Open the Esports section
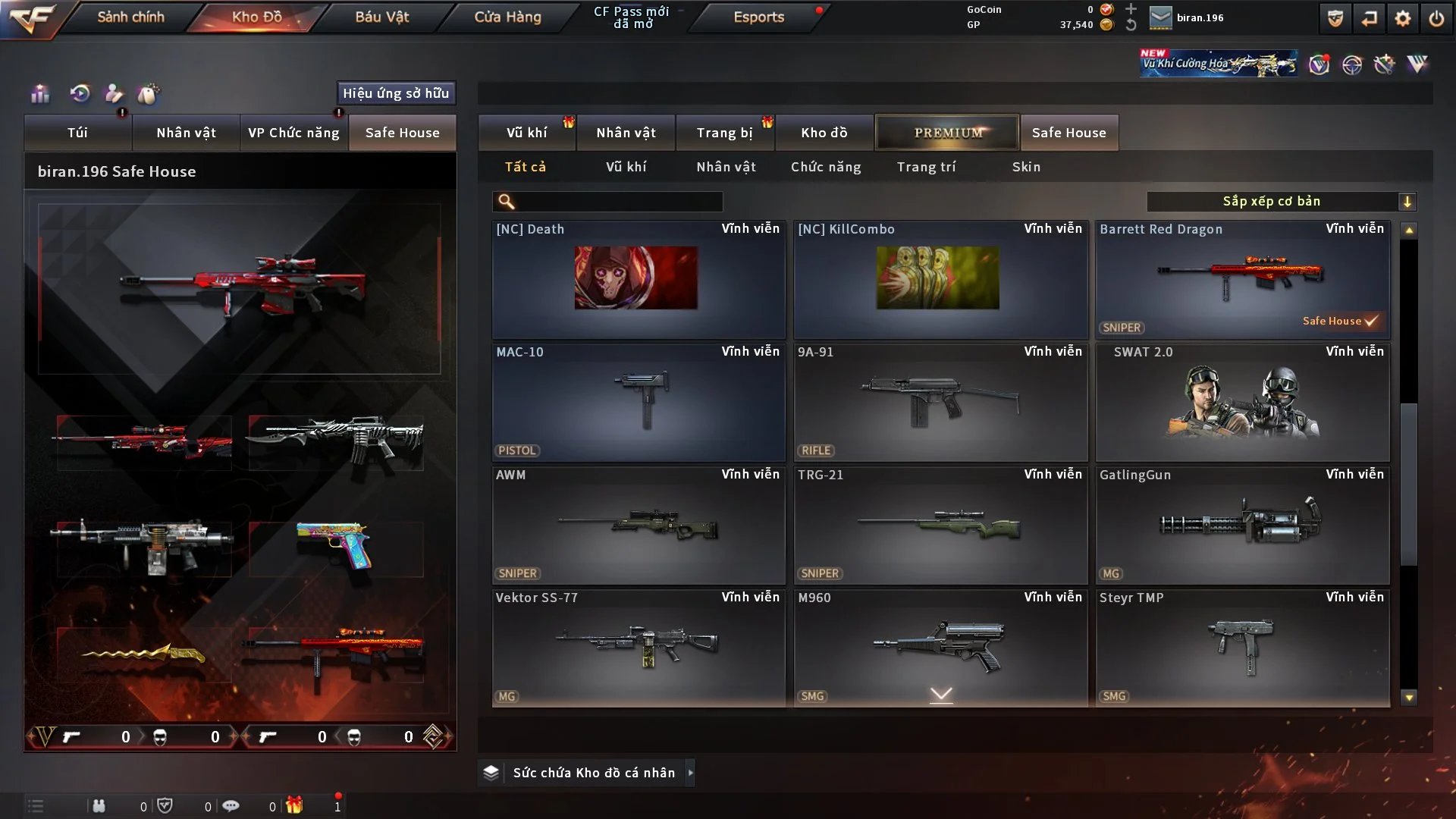1456x819 pixels. pos(758,17)
